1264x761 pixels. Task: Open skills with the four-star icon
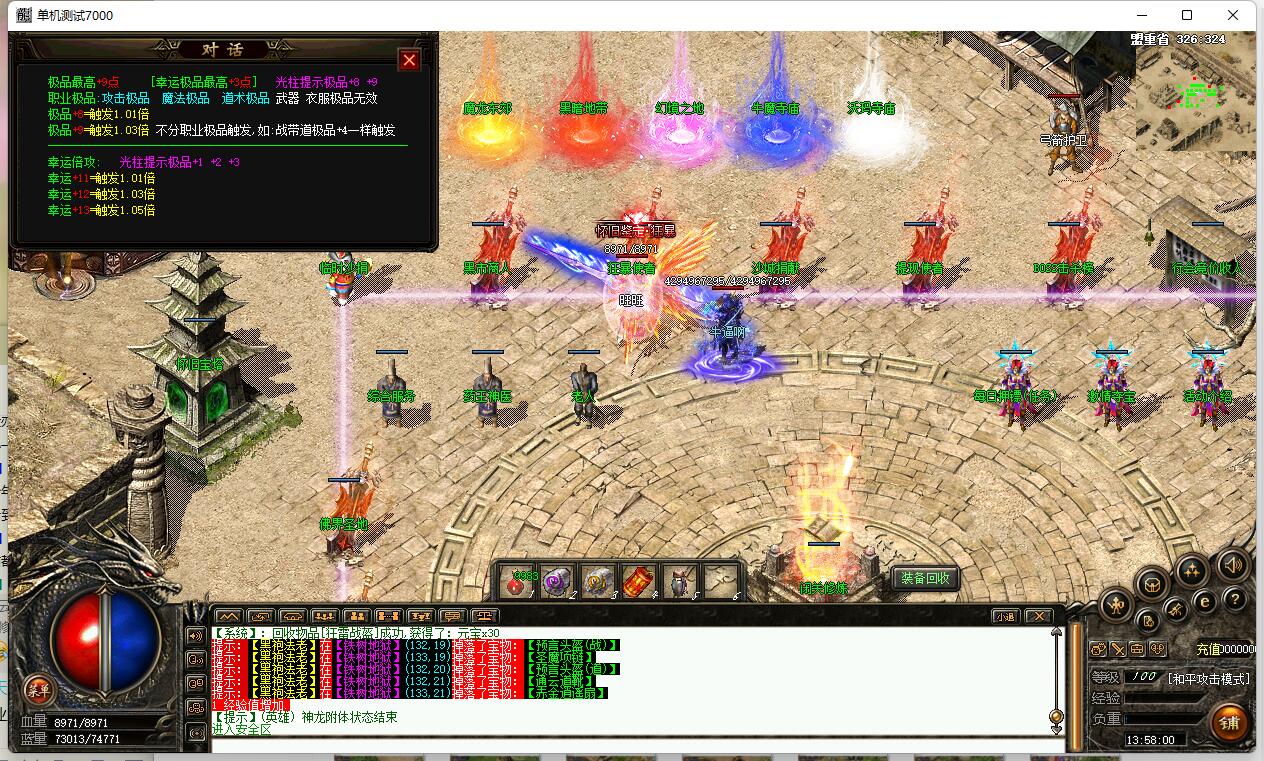[x=1191, y=571]
